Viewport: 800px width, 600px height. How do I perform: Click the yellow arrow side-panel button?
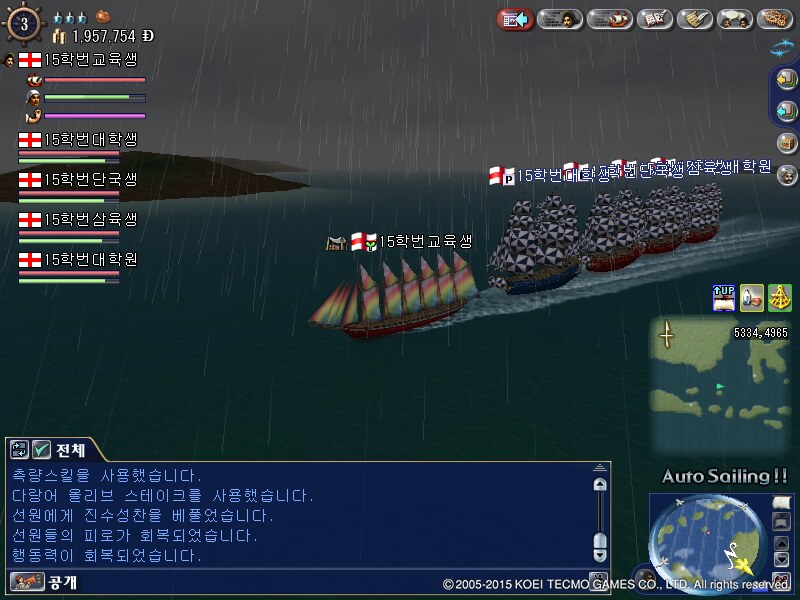(786, 81)
